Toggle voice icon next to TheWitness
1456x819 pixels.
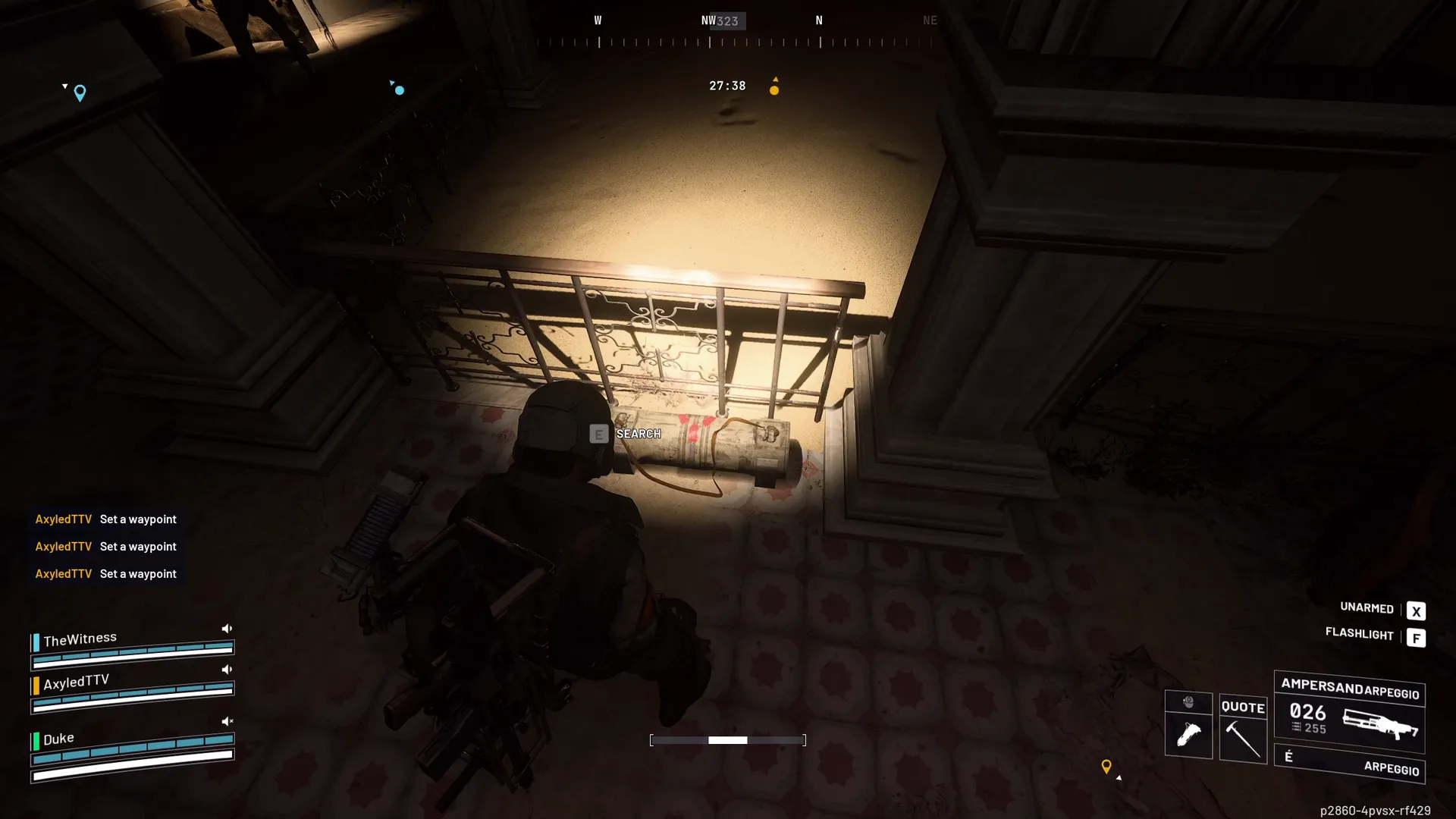tap(227, 629)
